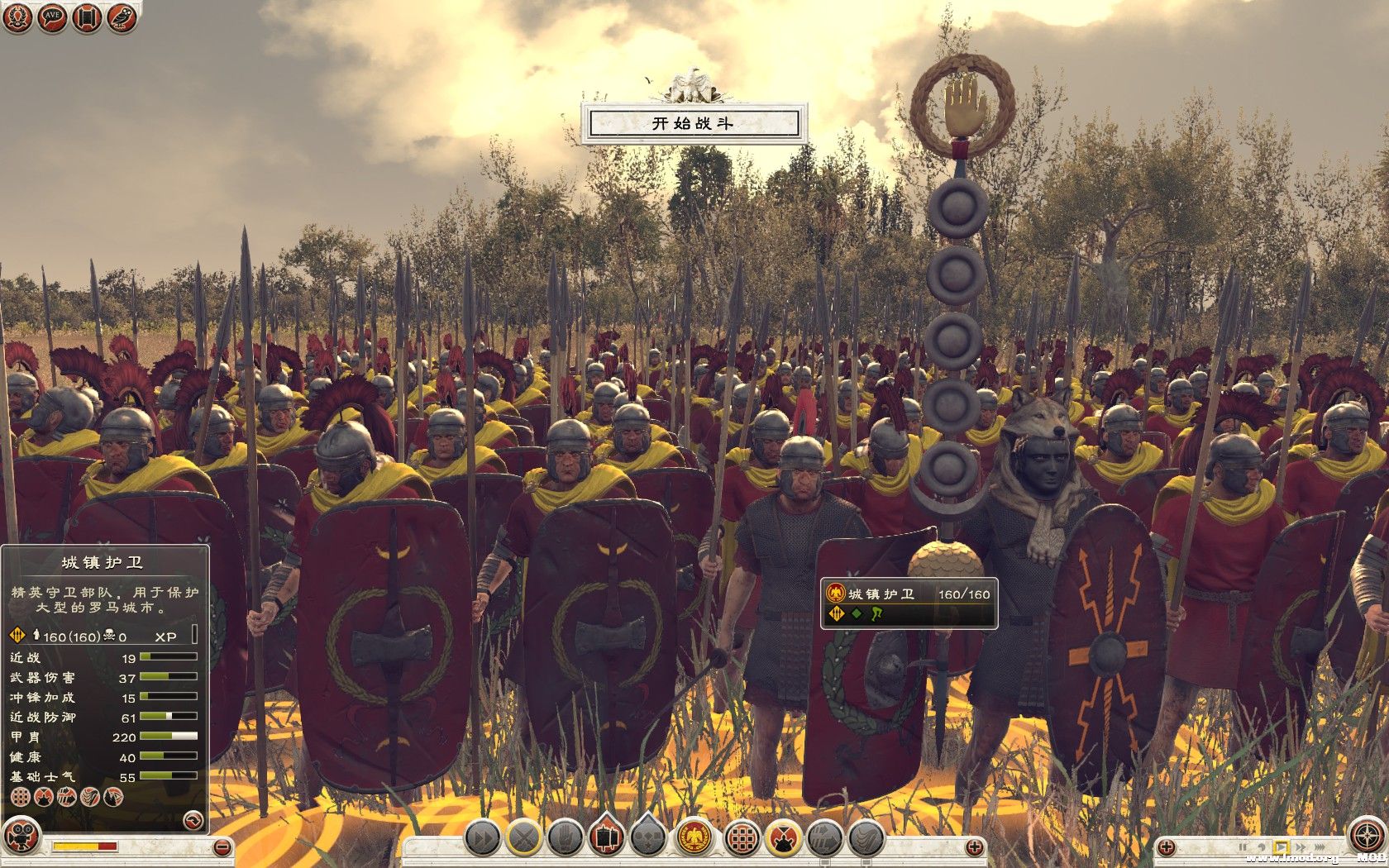Click the plus expander near bottom-right speed controls
This screenshot has height=868, width=1389.
click(x=1167, y=847)
